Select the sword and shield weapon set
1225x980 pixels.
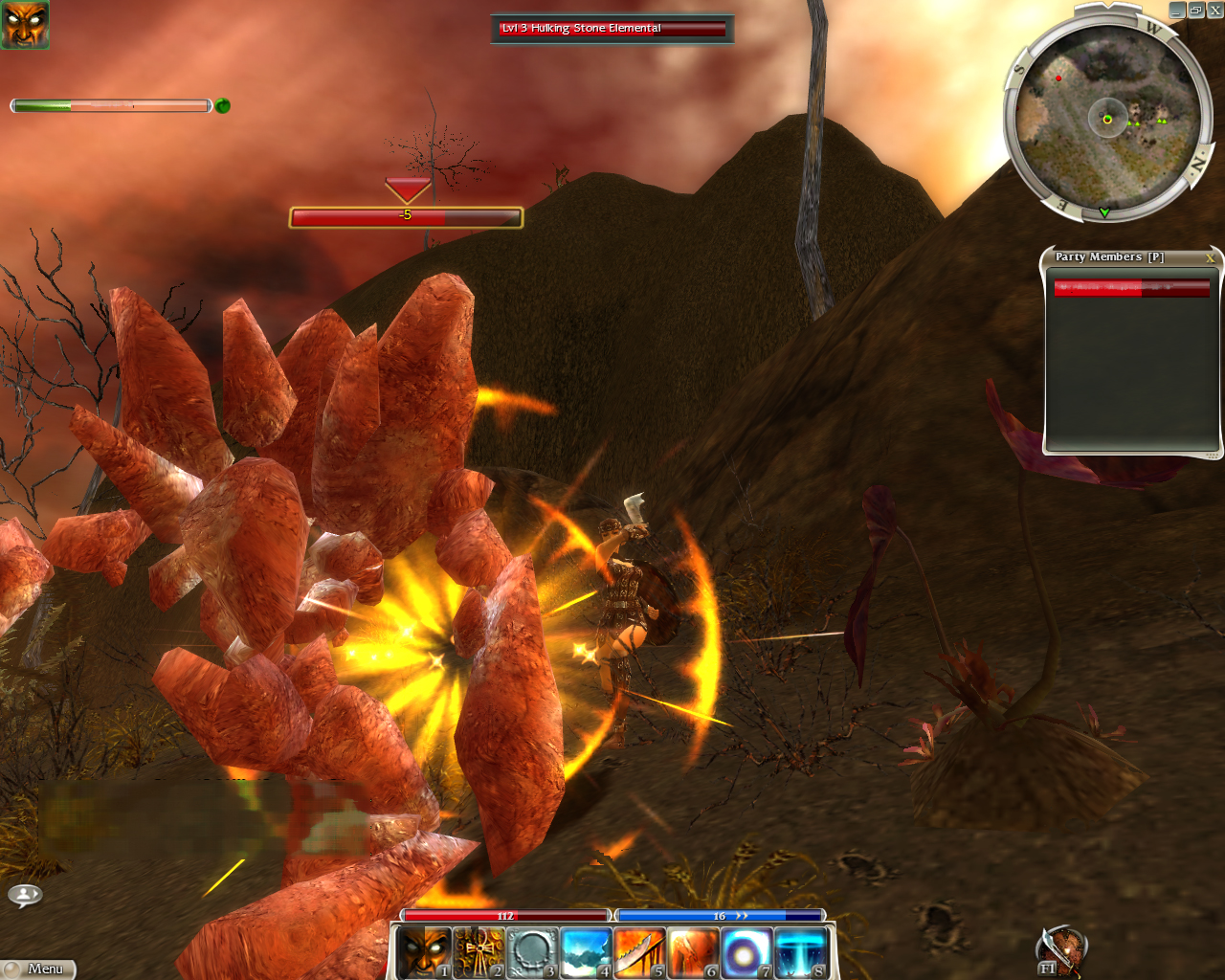(x=1060, y=952)
